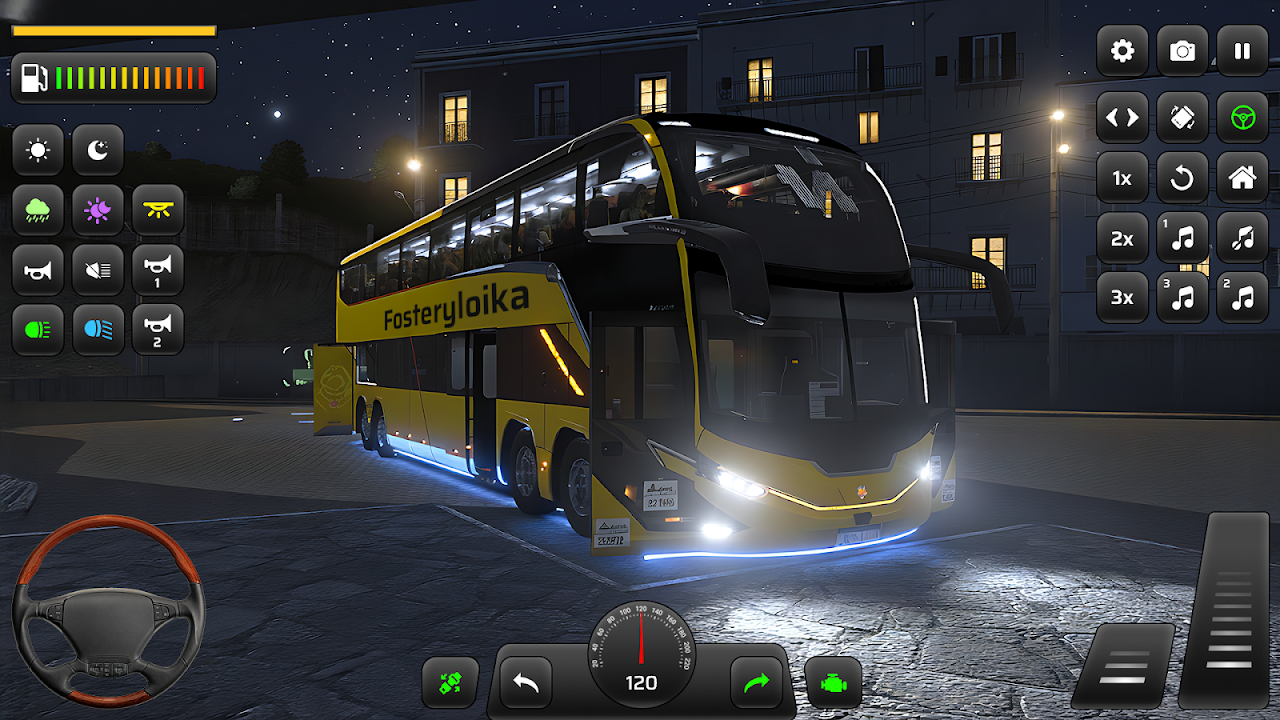Switch to night with the moon icon

[98, 151]
